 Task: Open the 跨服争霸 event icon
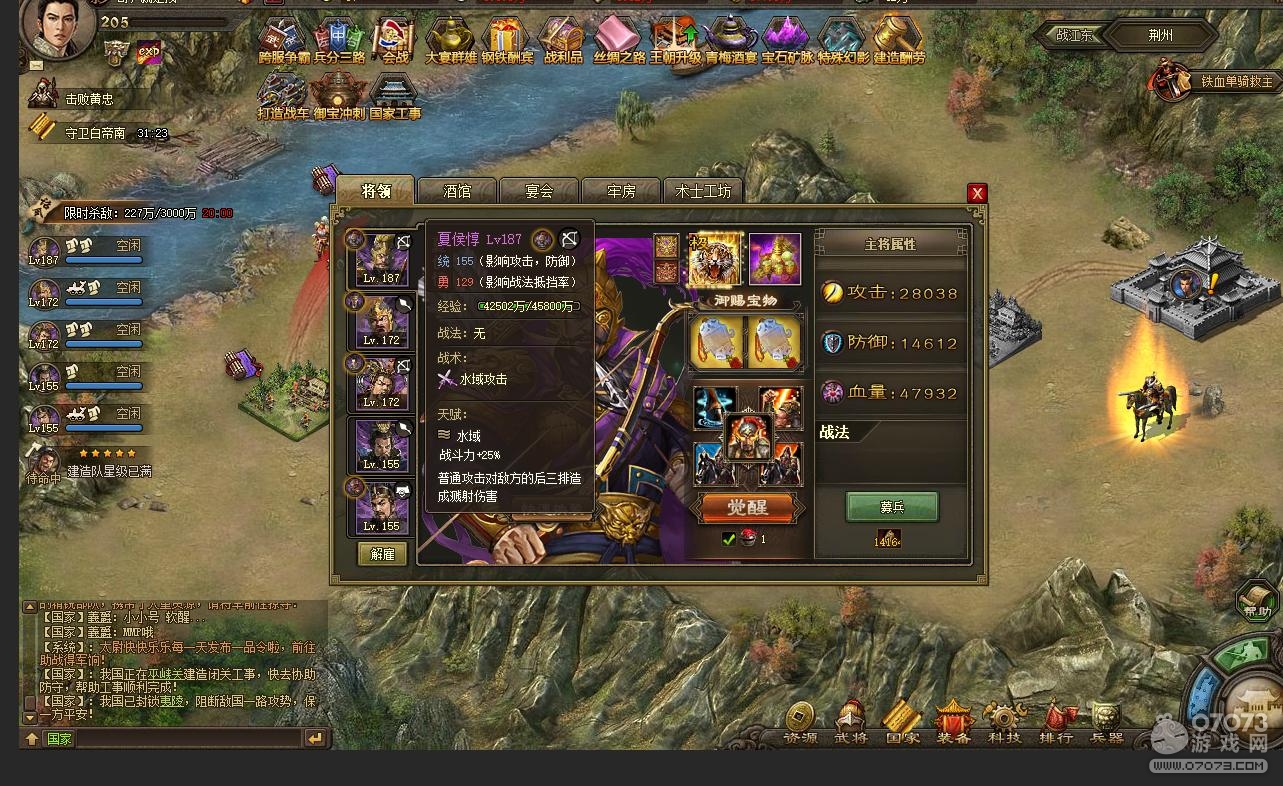[x=284, y=42]
